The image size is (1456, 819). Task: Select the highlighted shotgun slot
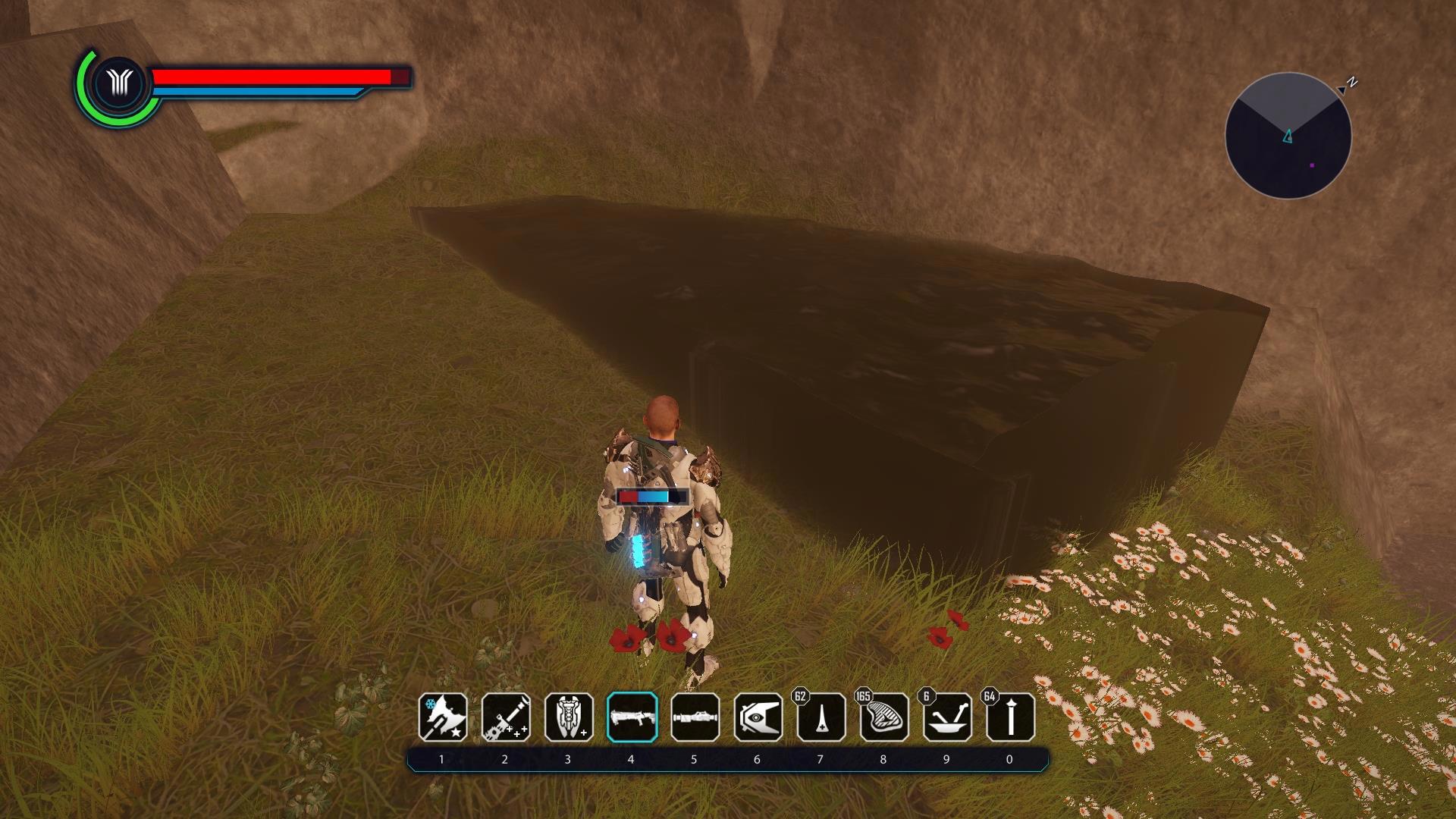coord(632,717)
